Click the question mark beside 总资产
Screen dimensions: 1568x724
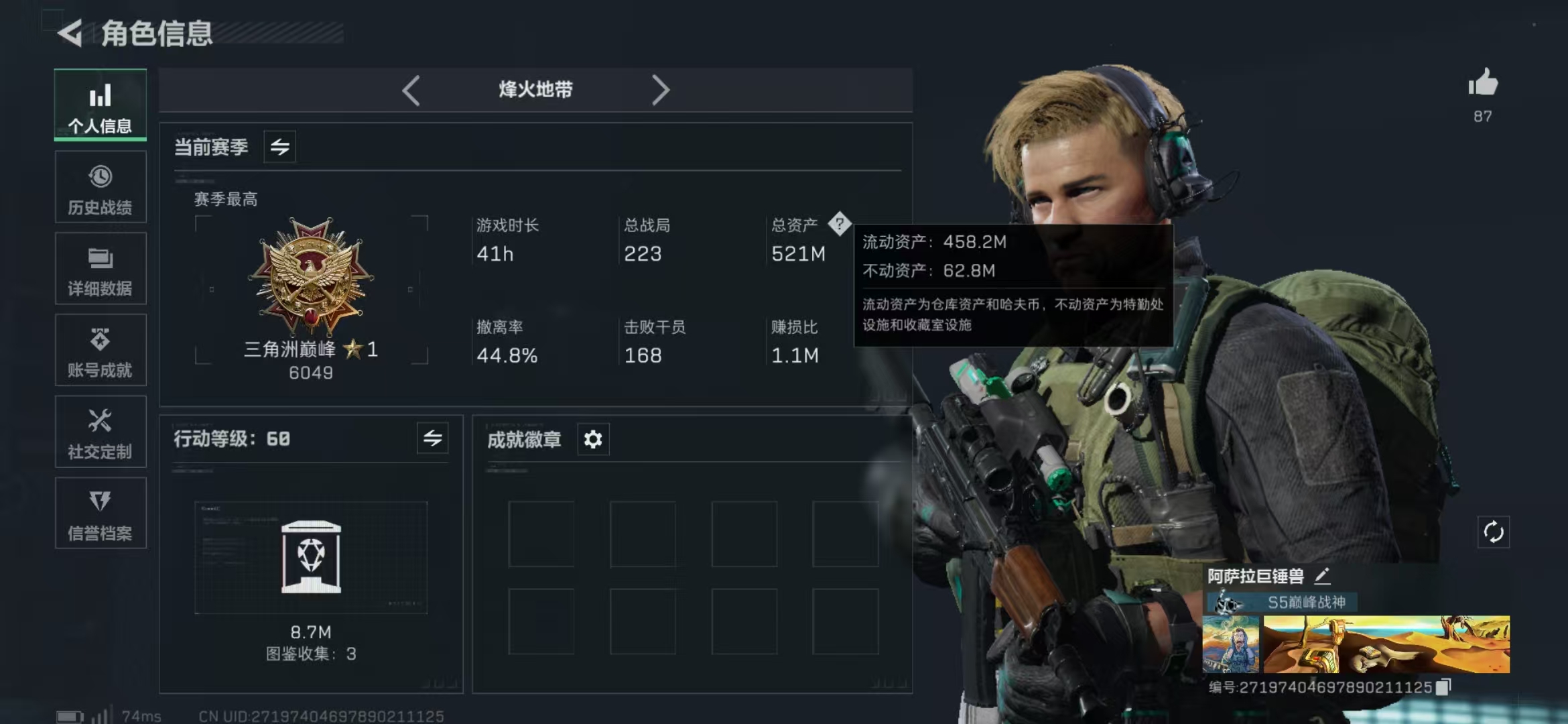click(x=839, y=224)
